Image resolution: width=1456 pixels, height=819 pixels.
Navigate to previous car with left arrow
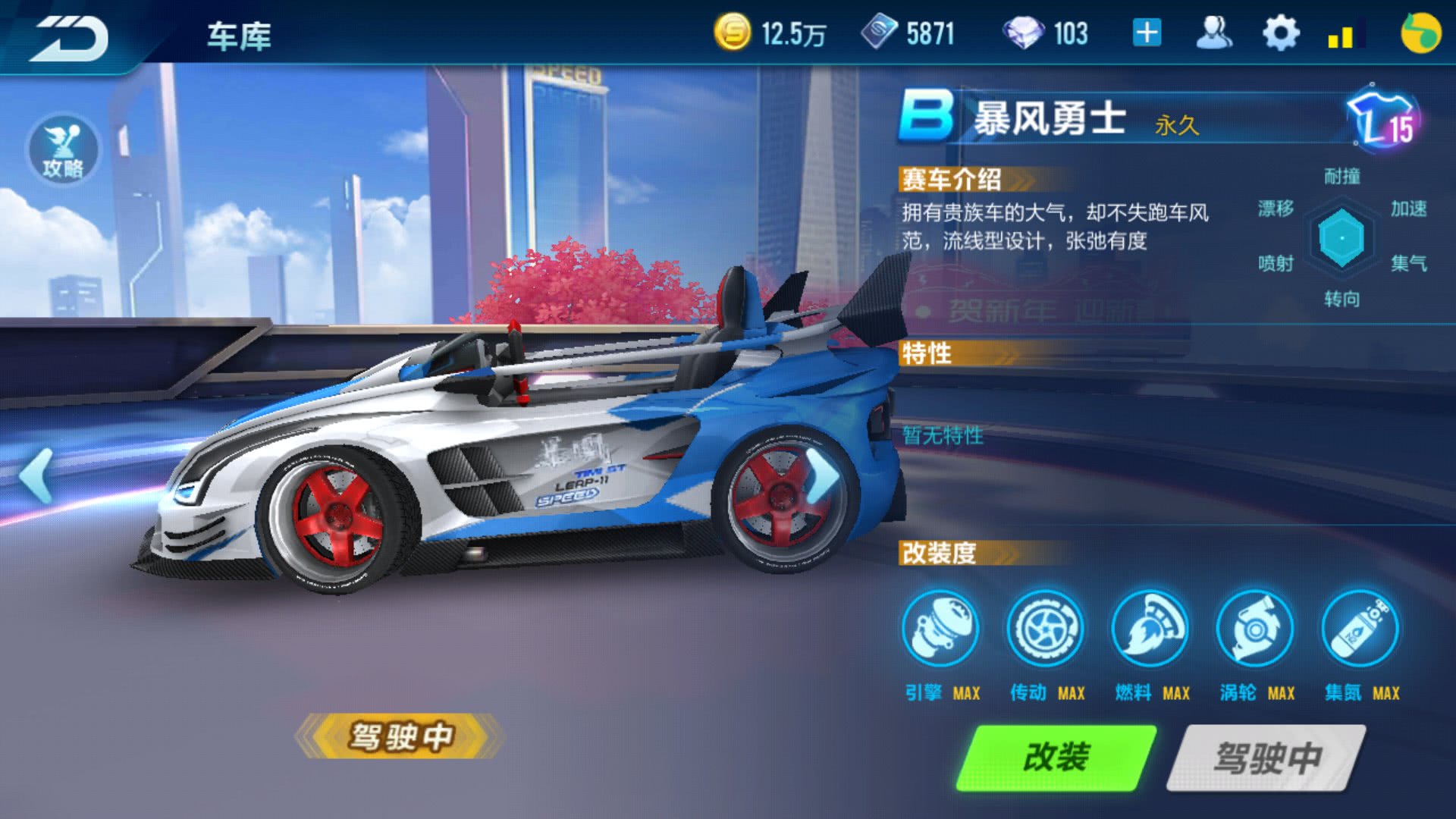click(34, 474)
